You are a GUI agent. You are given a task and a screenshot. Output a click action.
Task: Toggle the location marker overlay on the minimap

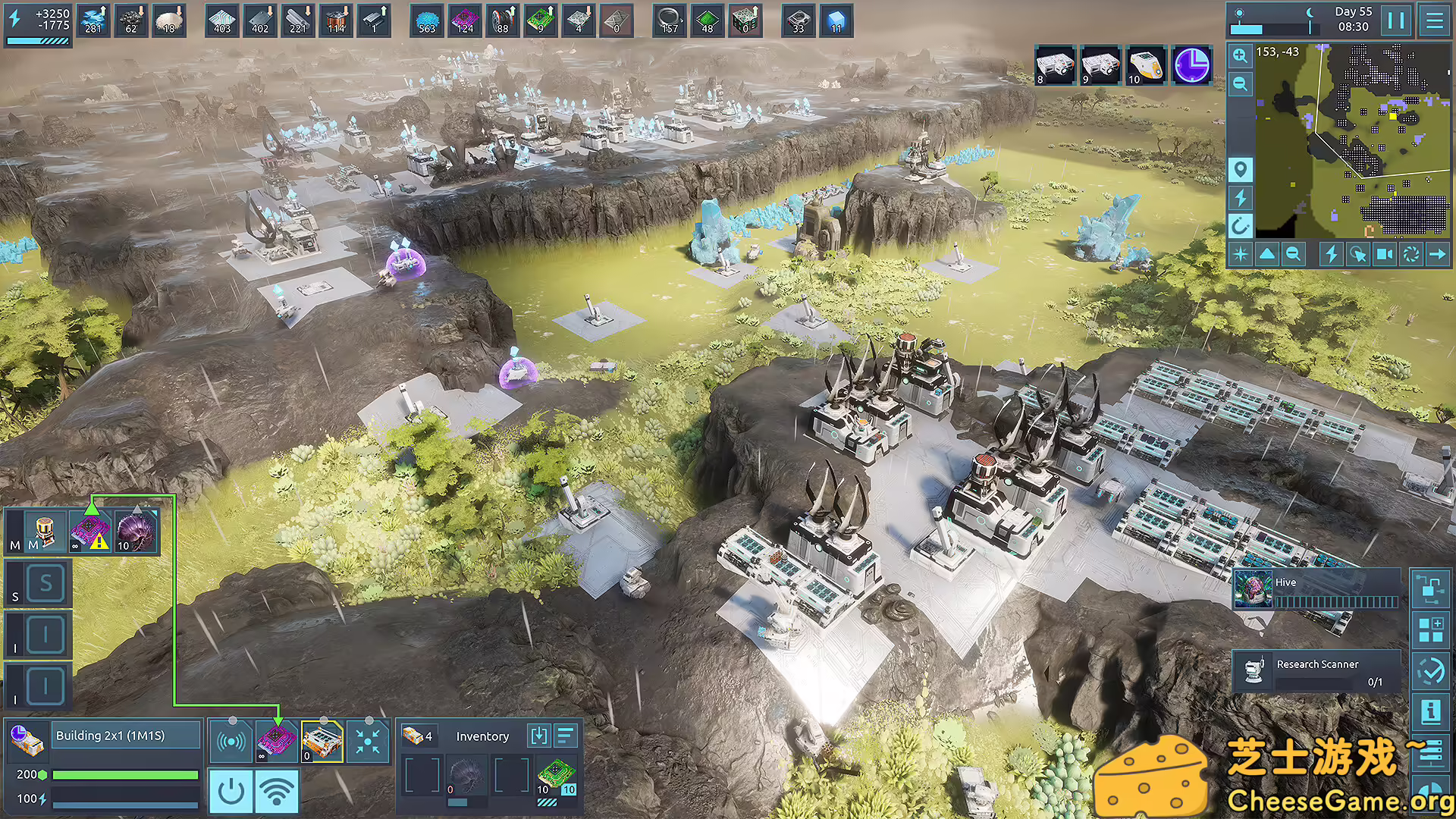[1241, 168]
